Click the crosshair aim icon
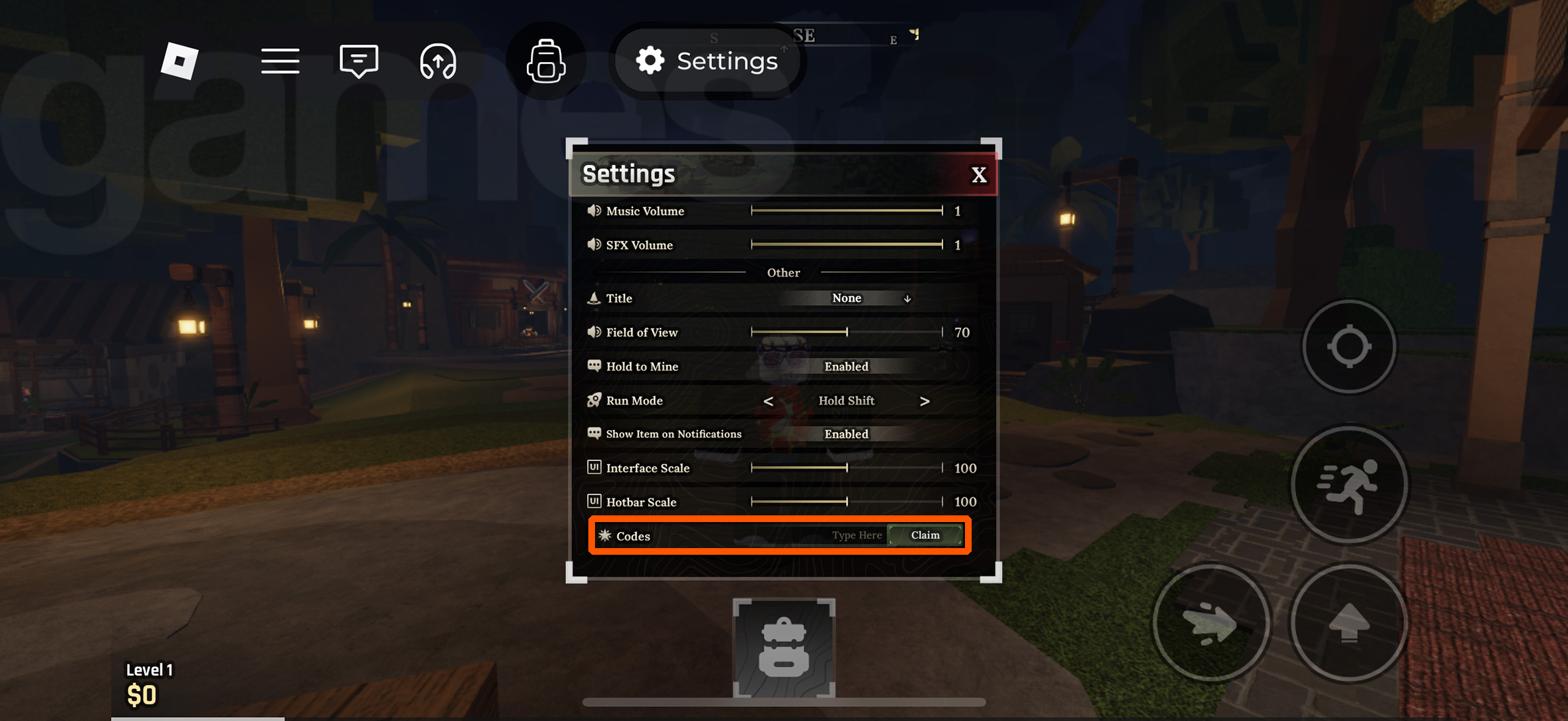Image resolution: width=1568 pixels, height=721 pixels. [x=1349, y=346]
